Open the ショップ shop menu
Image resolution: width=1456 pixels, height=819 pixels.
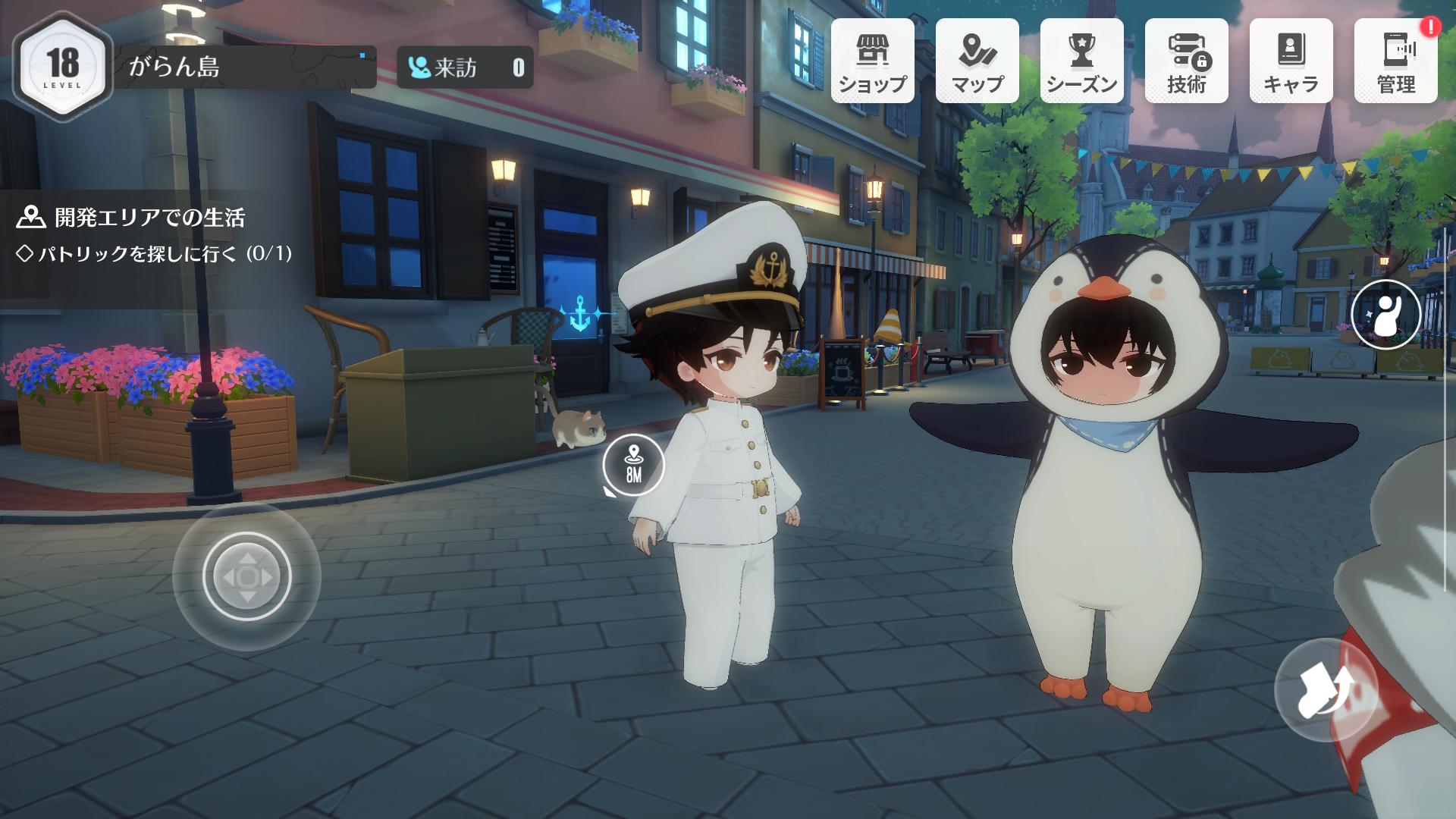[872, 61]
